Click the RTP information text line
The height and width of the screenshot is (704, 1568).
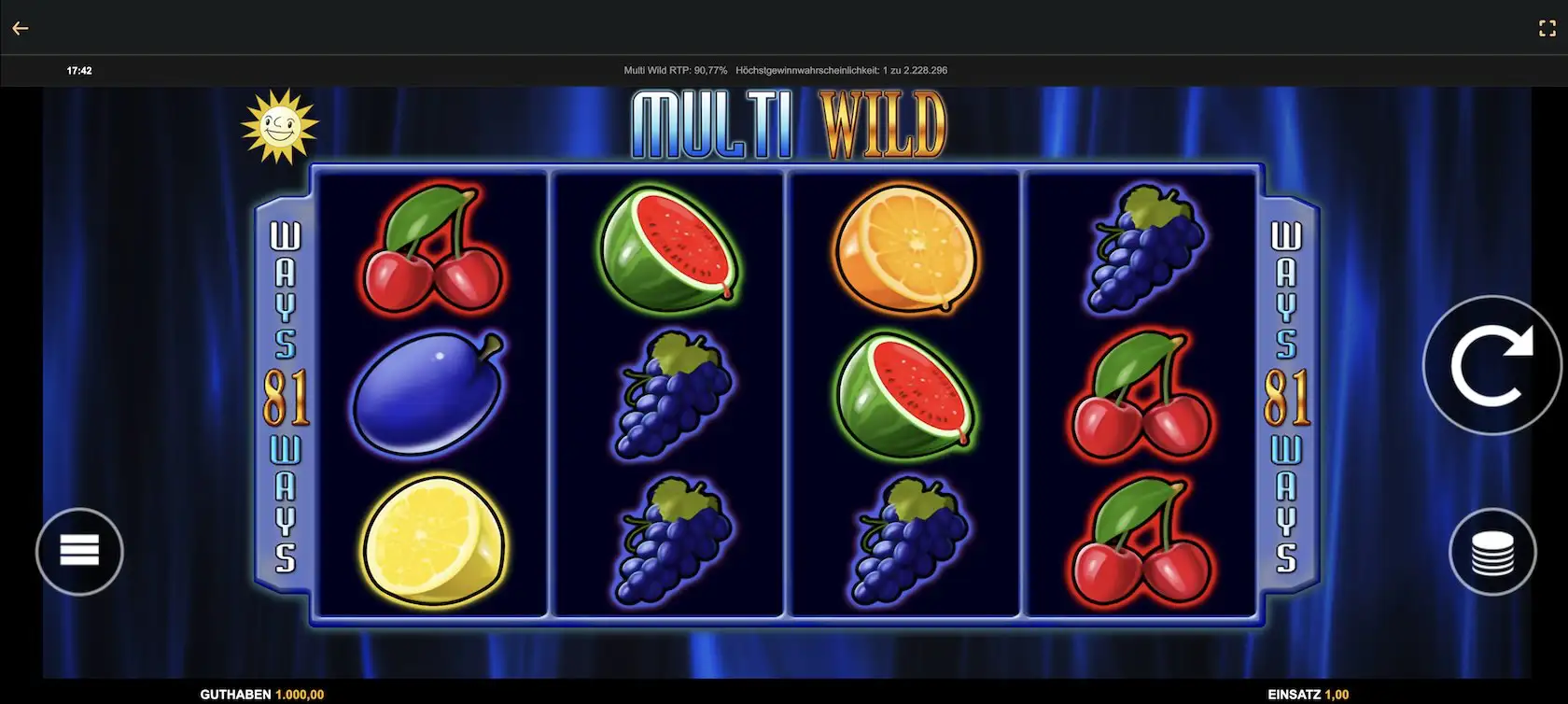[x=784, y=69]
